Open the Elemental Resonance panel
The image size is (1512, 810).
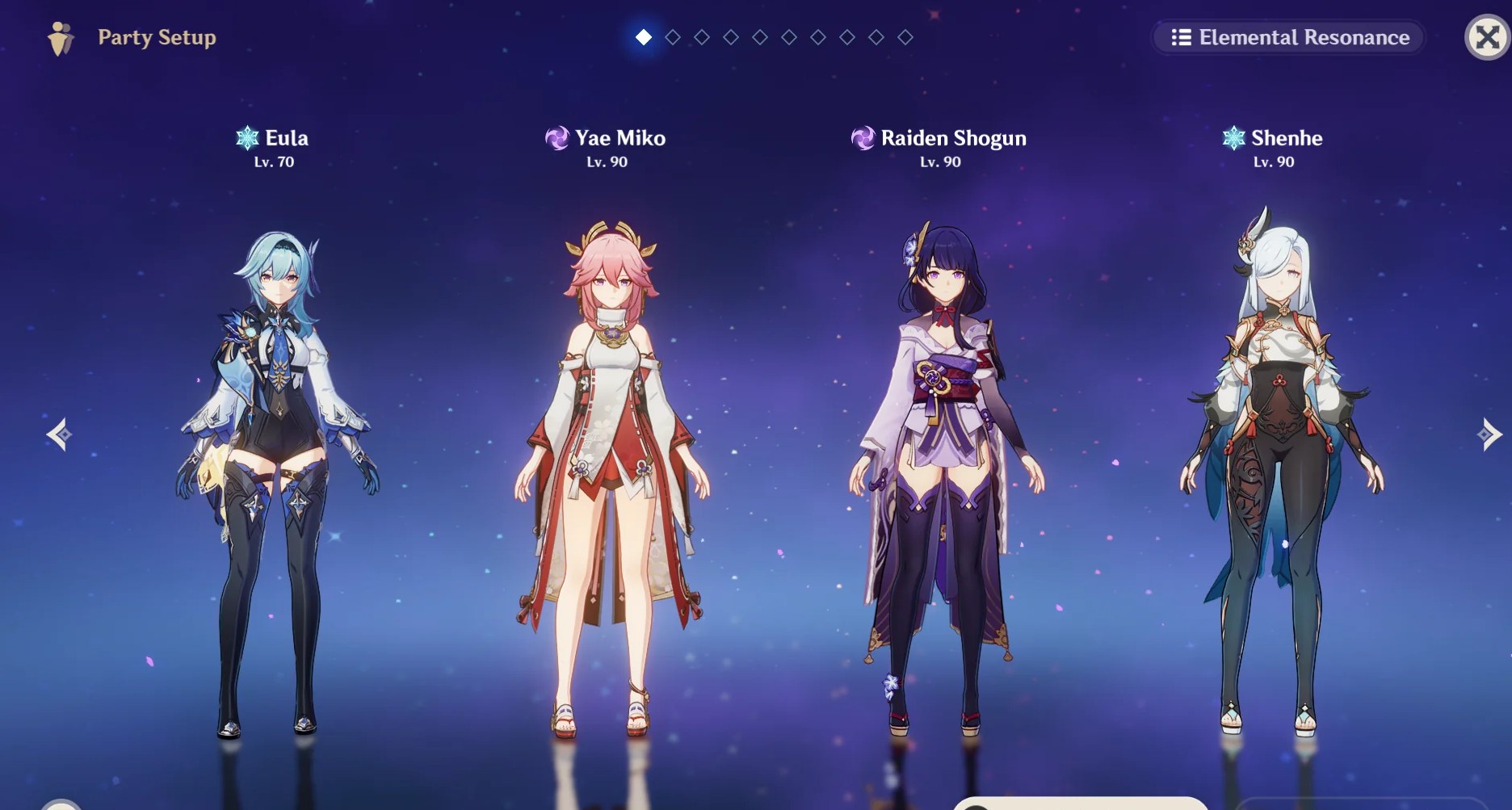pos(1287,37)
